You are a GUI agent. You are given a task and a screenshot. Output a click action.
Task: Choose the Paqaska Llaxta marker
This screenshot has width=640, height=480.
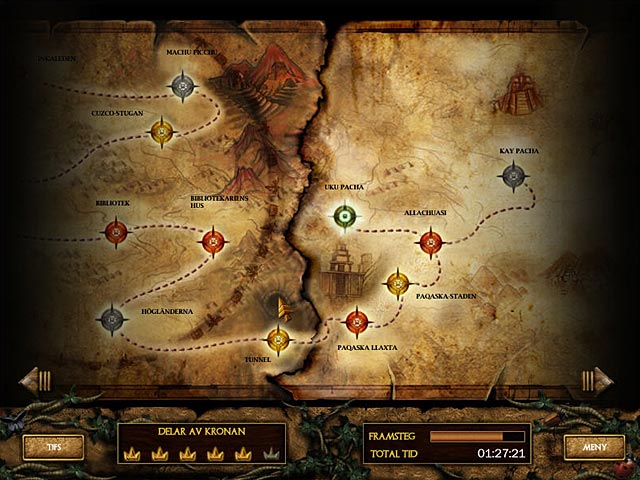click(356, 321)
